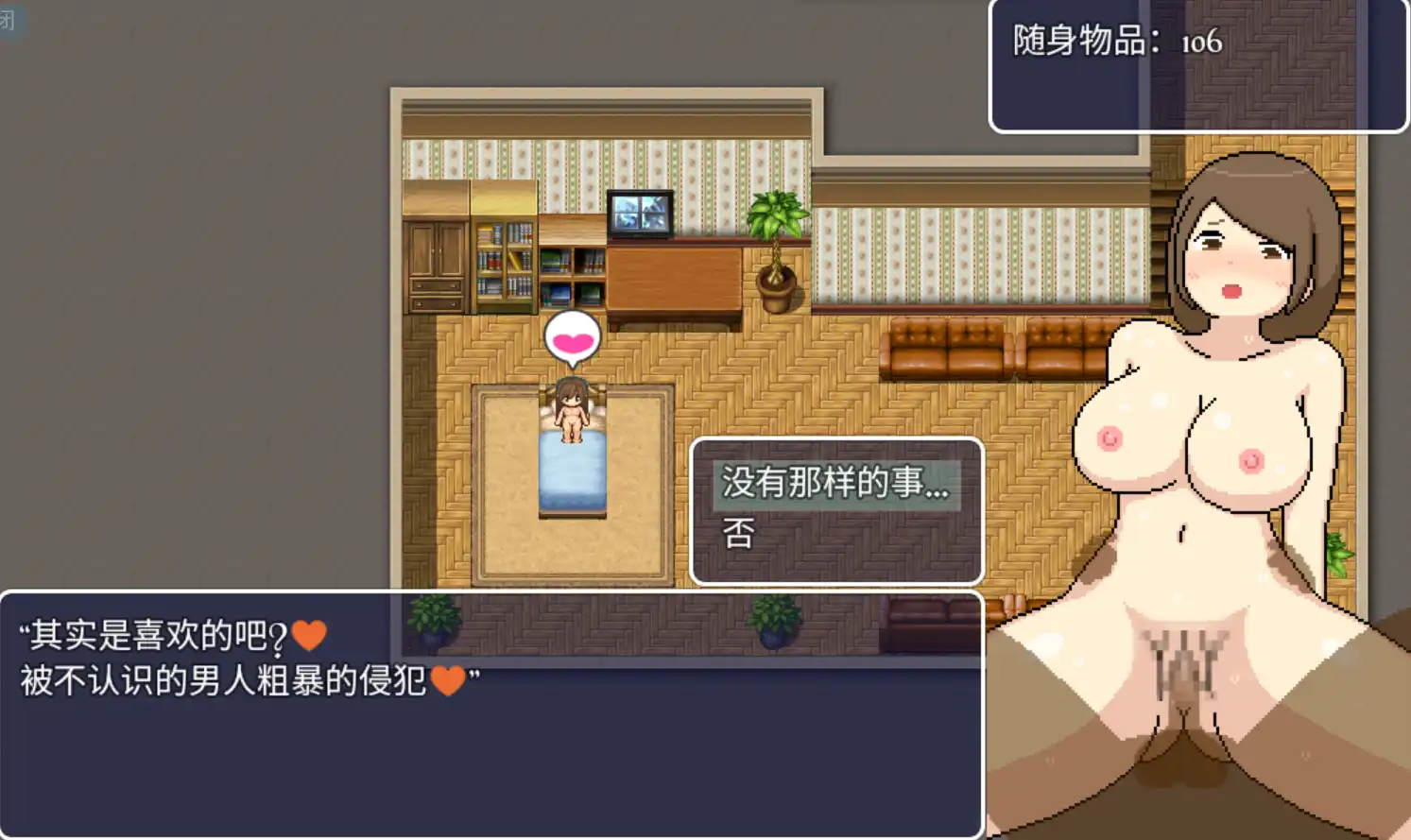Screen dimensions: 1411x840
Task: Expand the choice window frame
Action: (835, 510)
